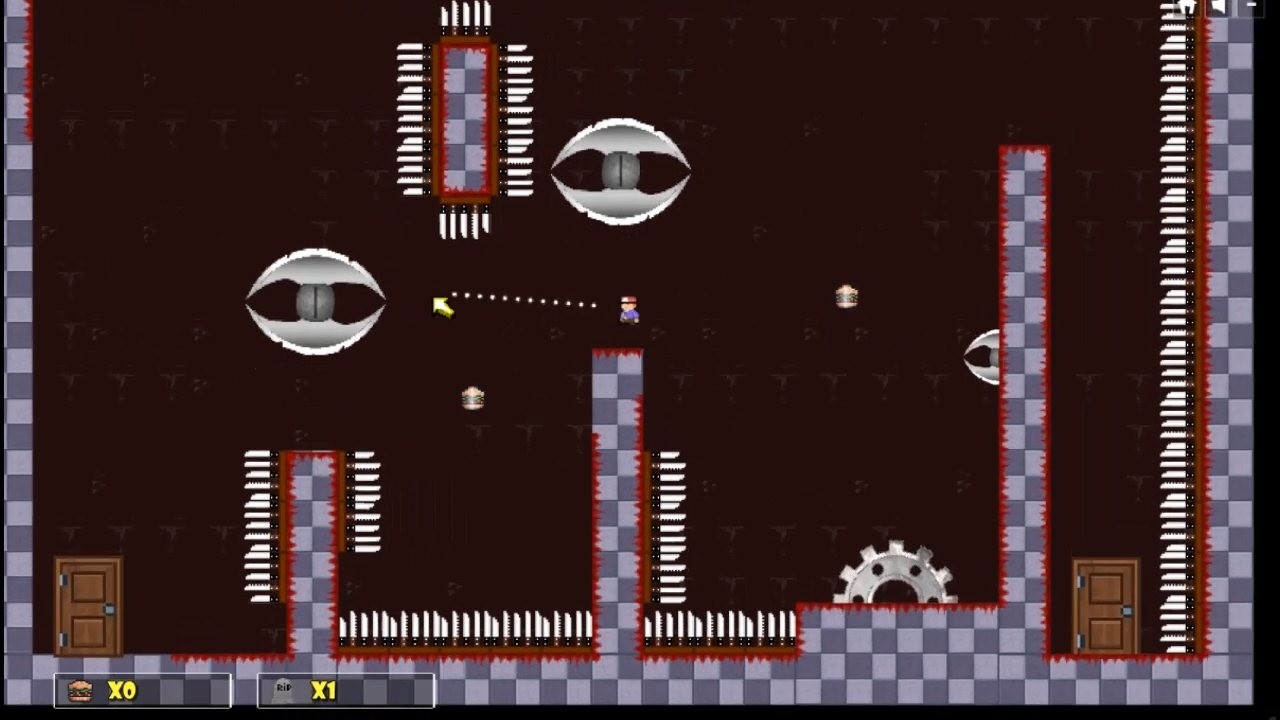Click the eye enemy on the left side
The image size is (1280, 720).
point(316,301)
